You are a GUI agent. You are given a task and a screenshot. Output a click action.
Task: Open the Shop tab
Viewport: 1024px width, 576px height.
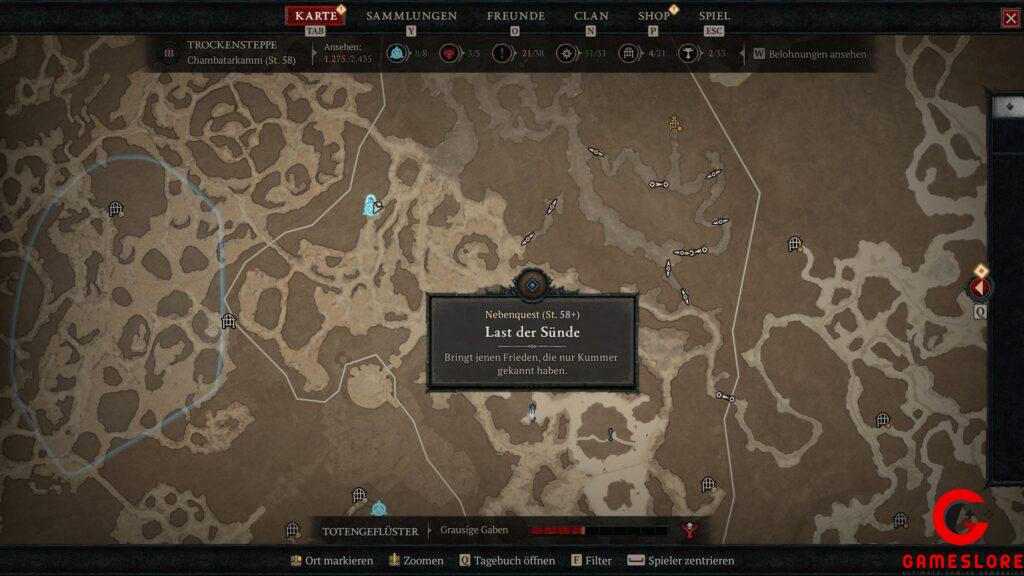tap(654, 16)
